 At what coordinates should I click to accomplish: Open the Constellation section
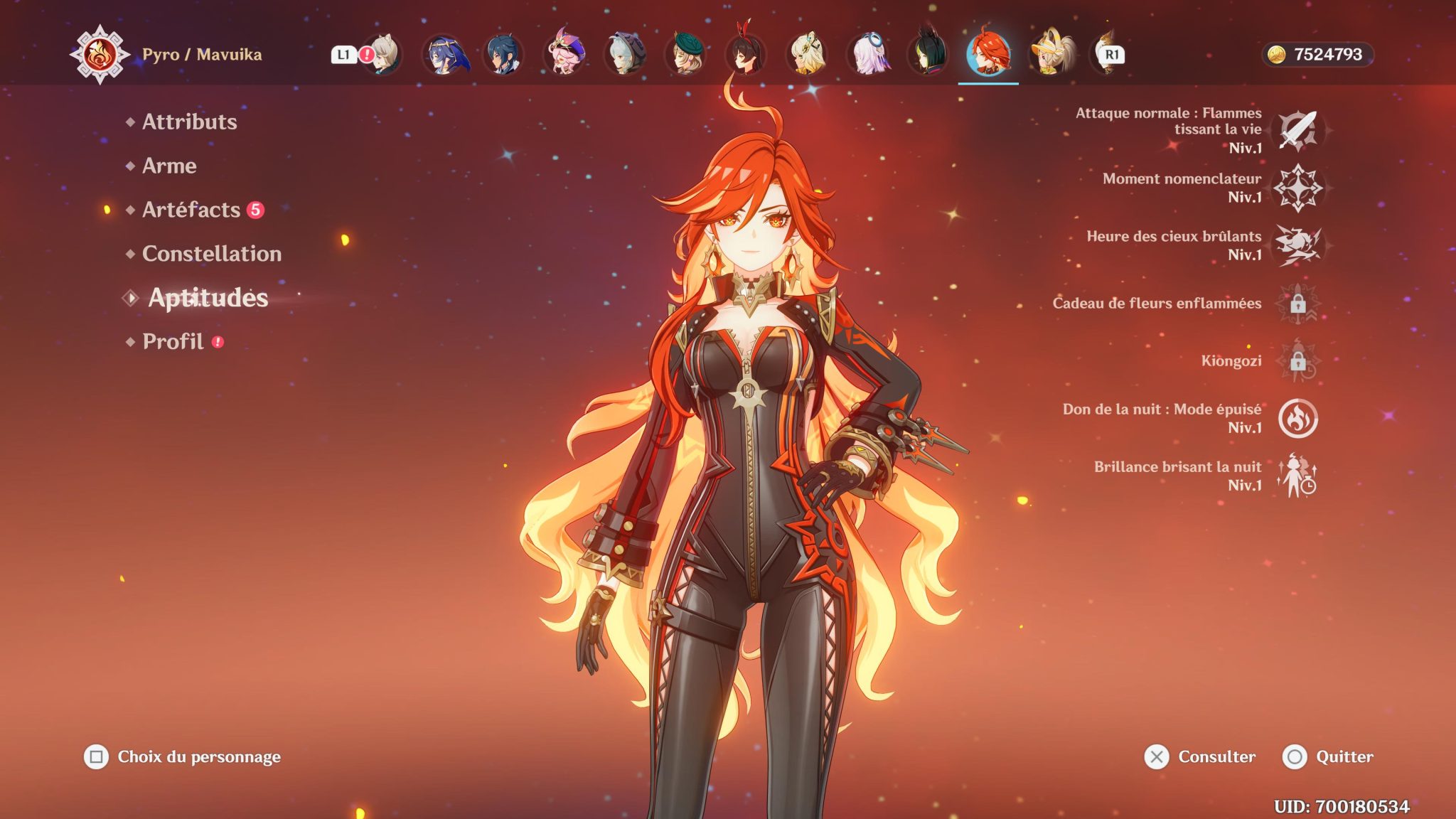coord(211,254)
